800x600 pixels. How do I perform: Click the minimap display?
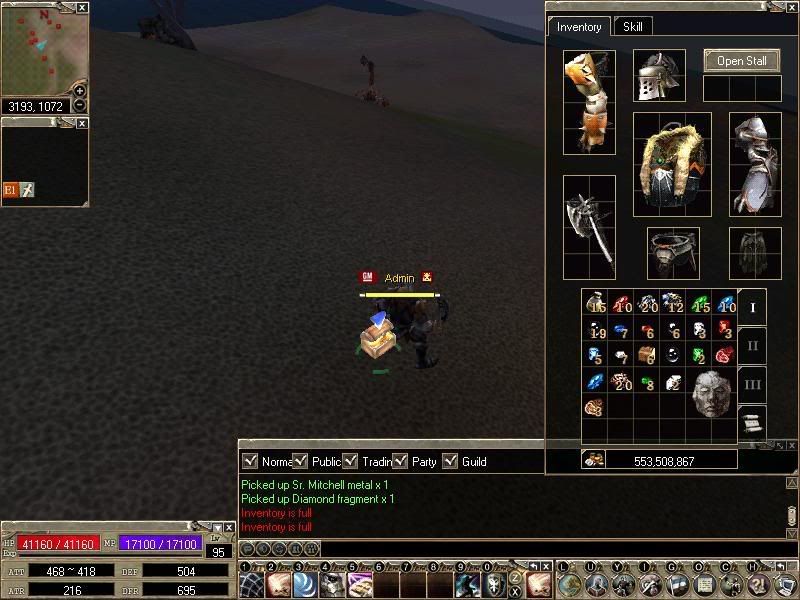click(38, 50)
